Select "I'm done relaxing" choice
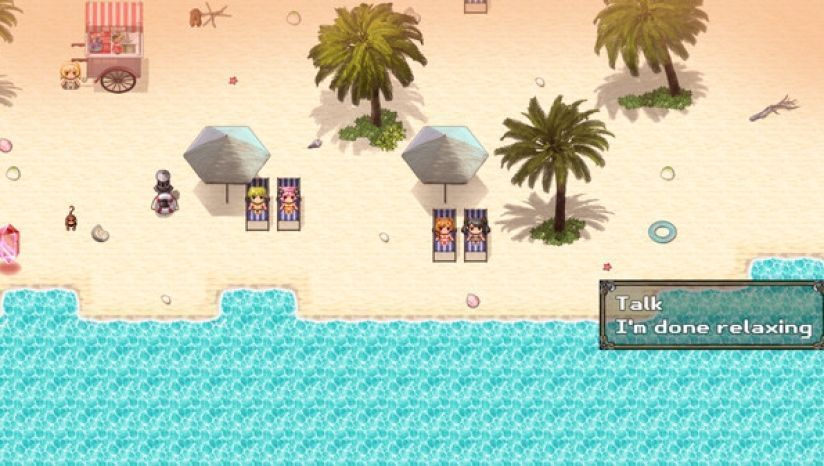 [713, 327]
